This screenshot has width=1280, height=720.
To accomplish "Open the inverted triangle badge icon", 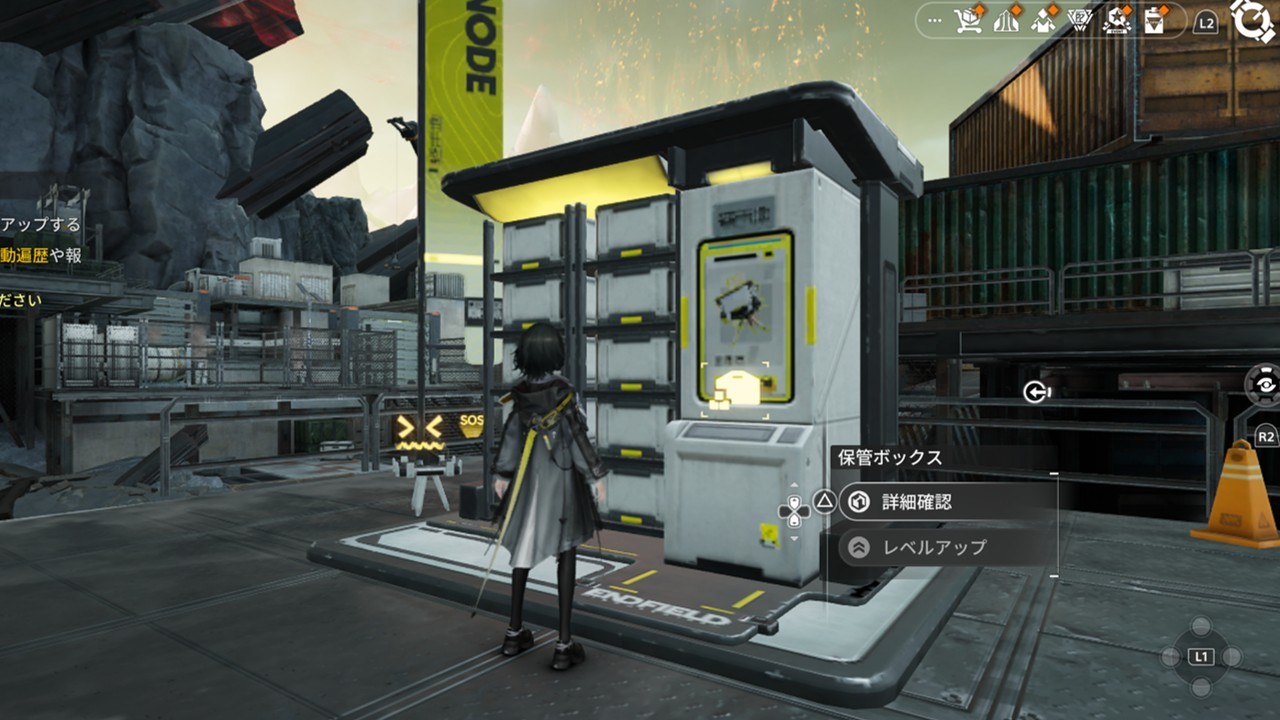I will click(x=1080, y=21).
